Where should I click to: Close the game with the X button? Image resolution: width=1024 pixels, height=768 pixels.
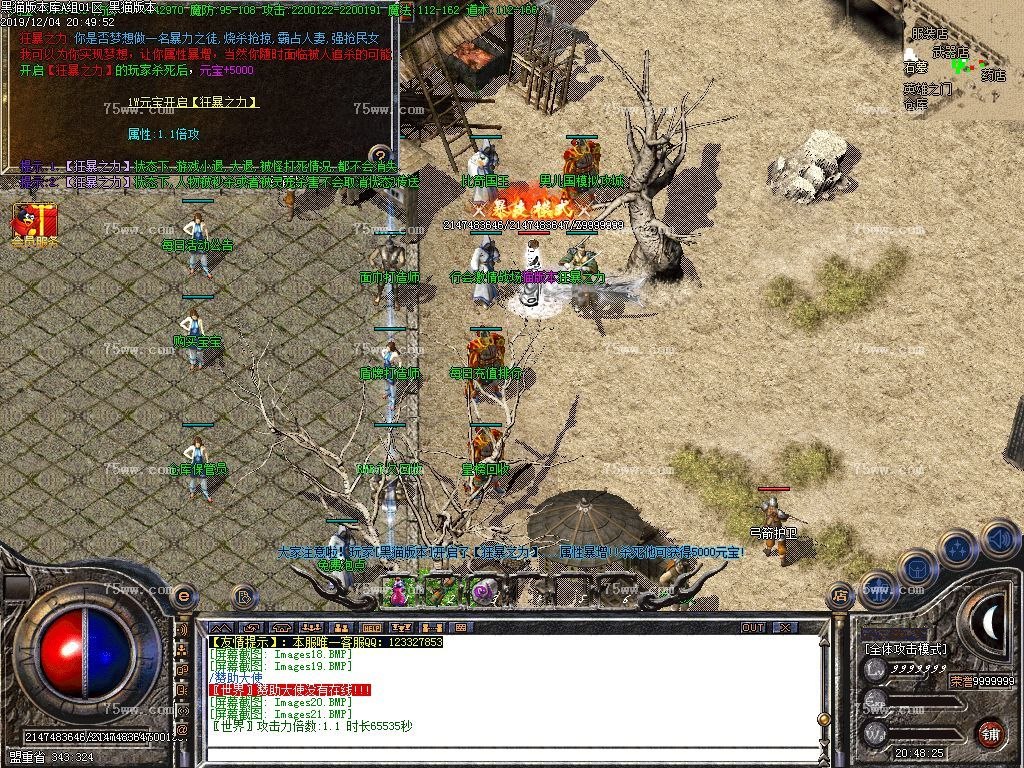786,627
